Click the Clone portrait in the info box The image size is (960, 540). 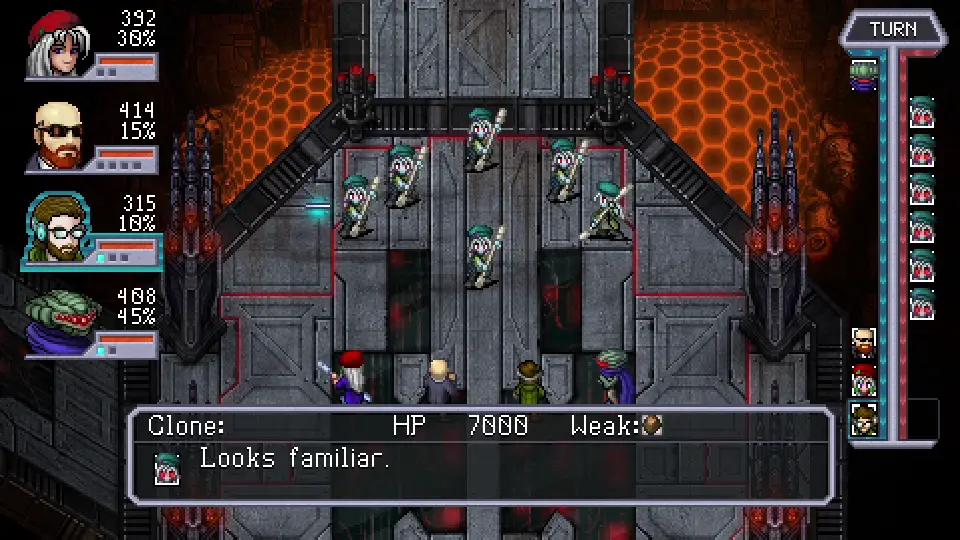[x=167, y=468]
